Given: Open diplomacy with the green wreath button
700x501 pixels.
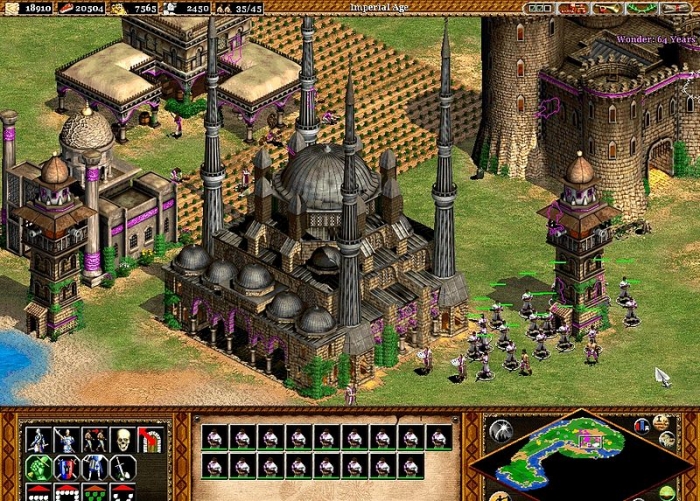Looking at the screenshot, I should 640,8.
